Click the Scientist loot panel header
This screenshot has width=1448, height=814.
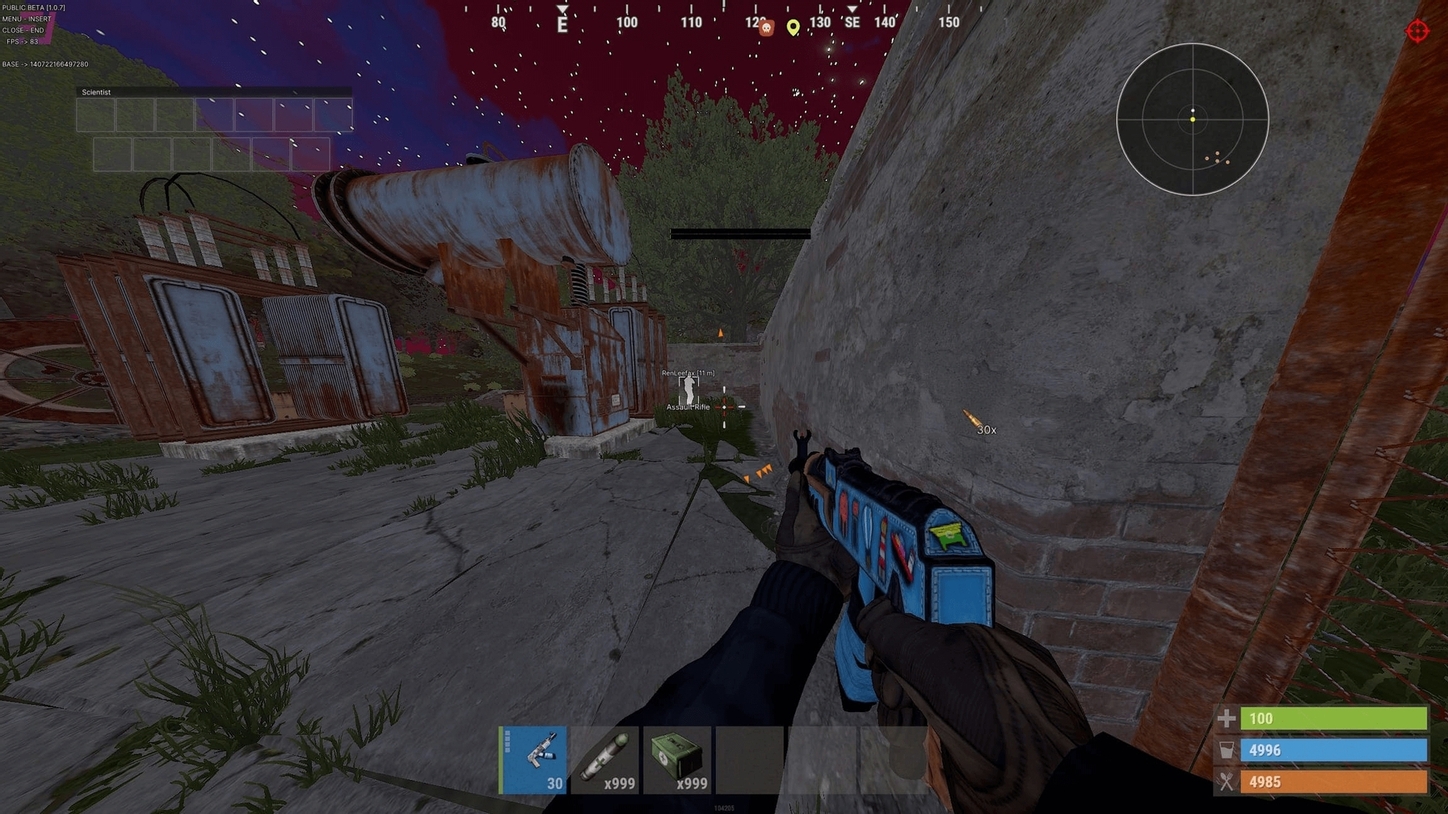coord(214,92)
